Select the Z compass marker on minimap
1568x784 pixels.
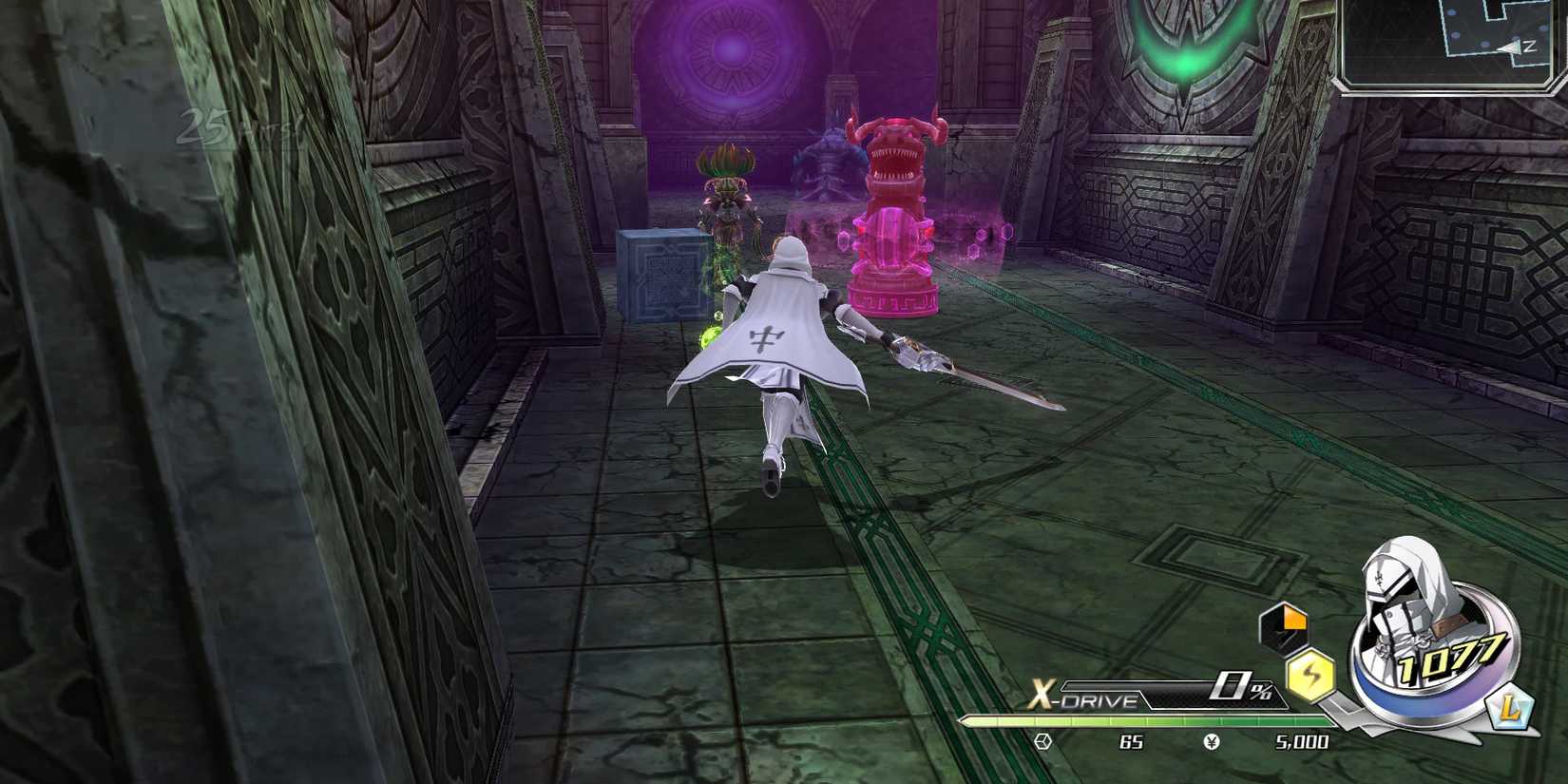pos(1531,46)
